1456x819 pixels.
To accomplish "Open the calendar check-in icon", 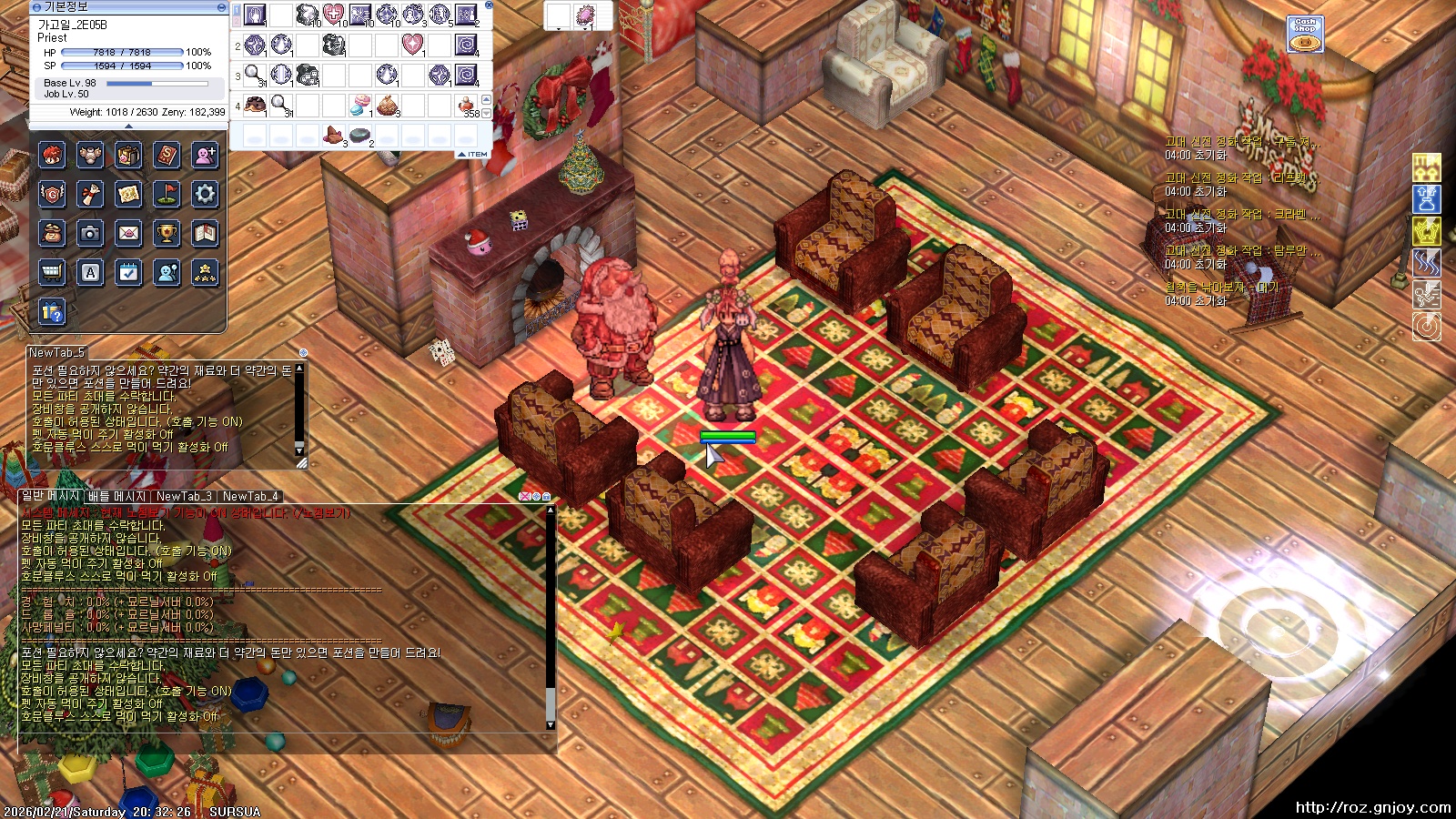I will click(x=128, y=273).
